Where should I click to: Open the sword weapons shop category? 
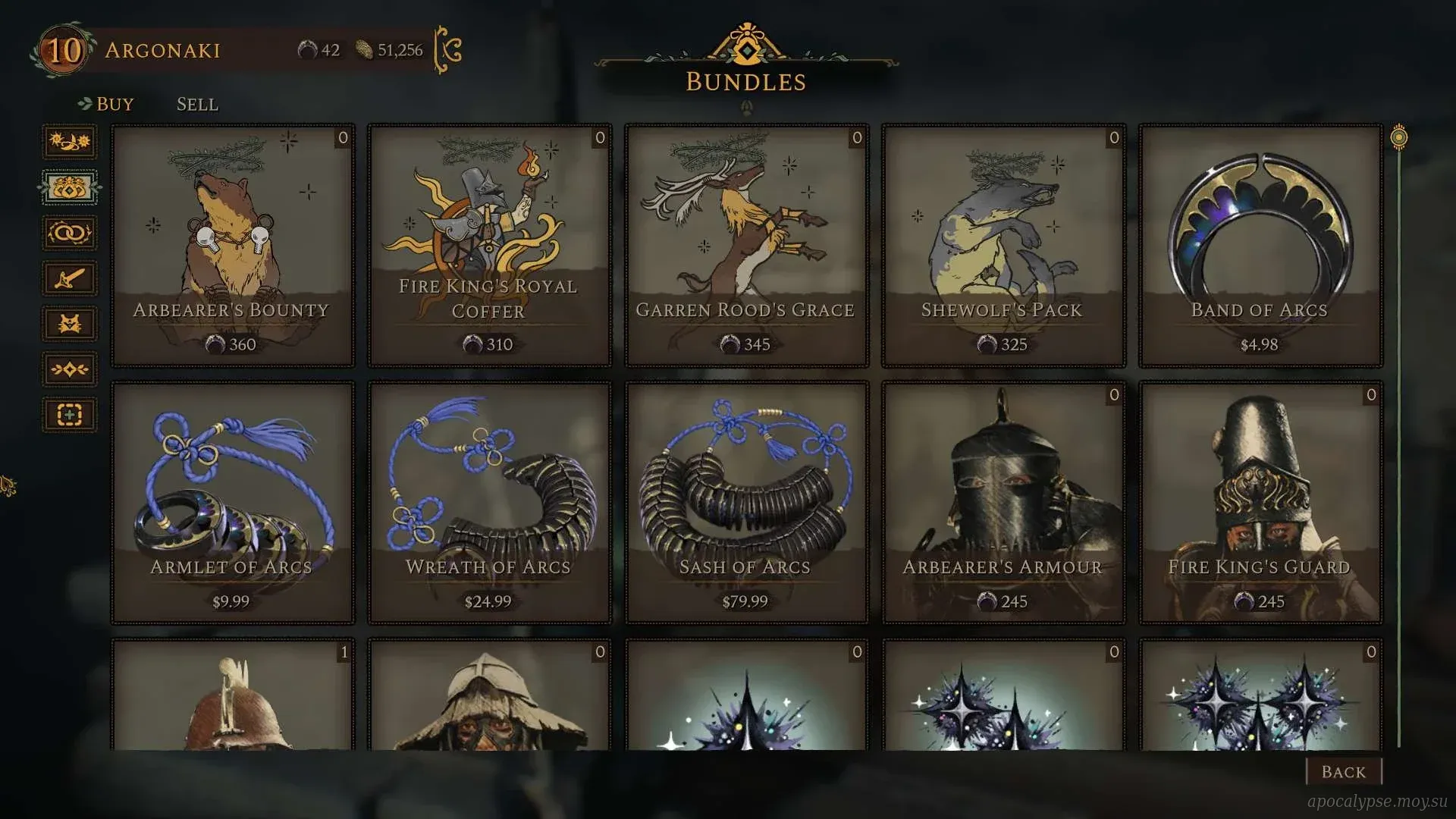70,278
